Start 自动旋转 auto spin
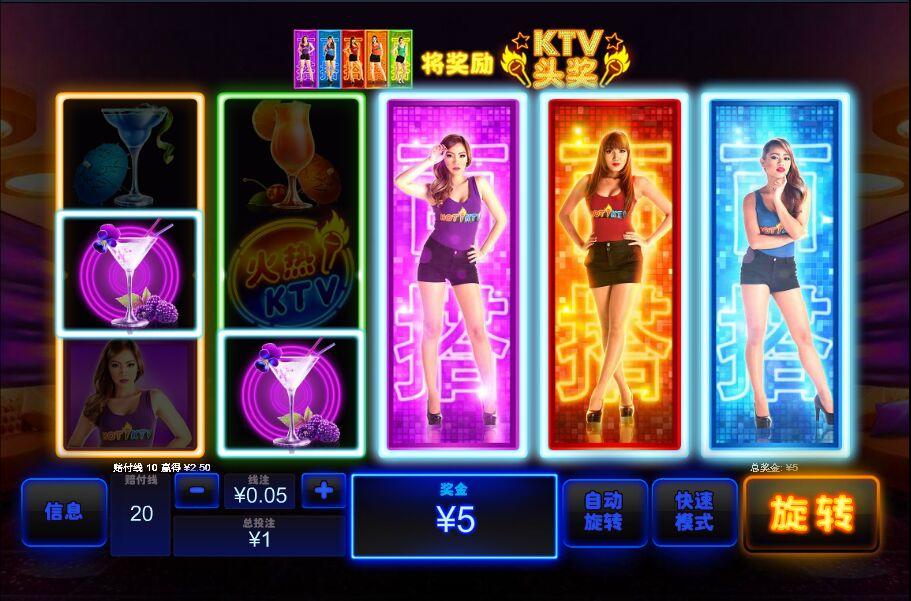 click(x=604, y=512)
